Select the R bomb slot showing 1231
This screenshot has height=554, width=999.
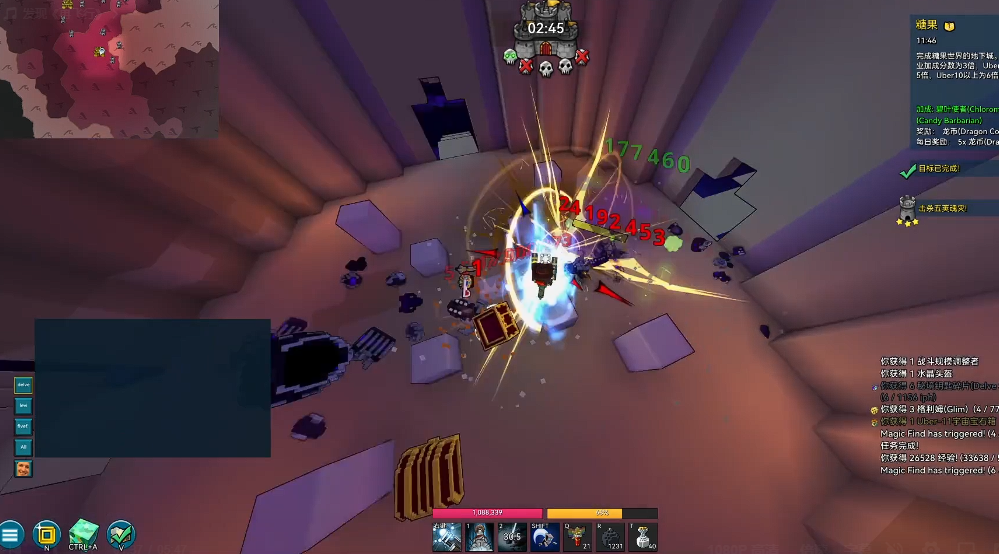(610, 537)
